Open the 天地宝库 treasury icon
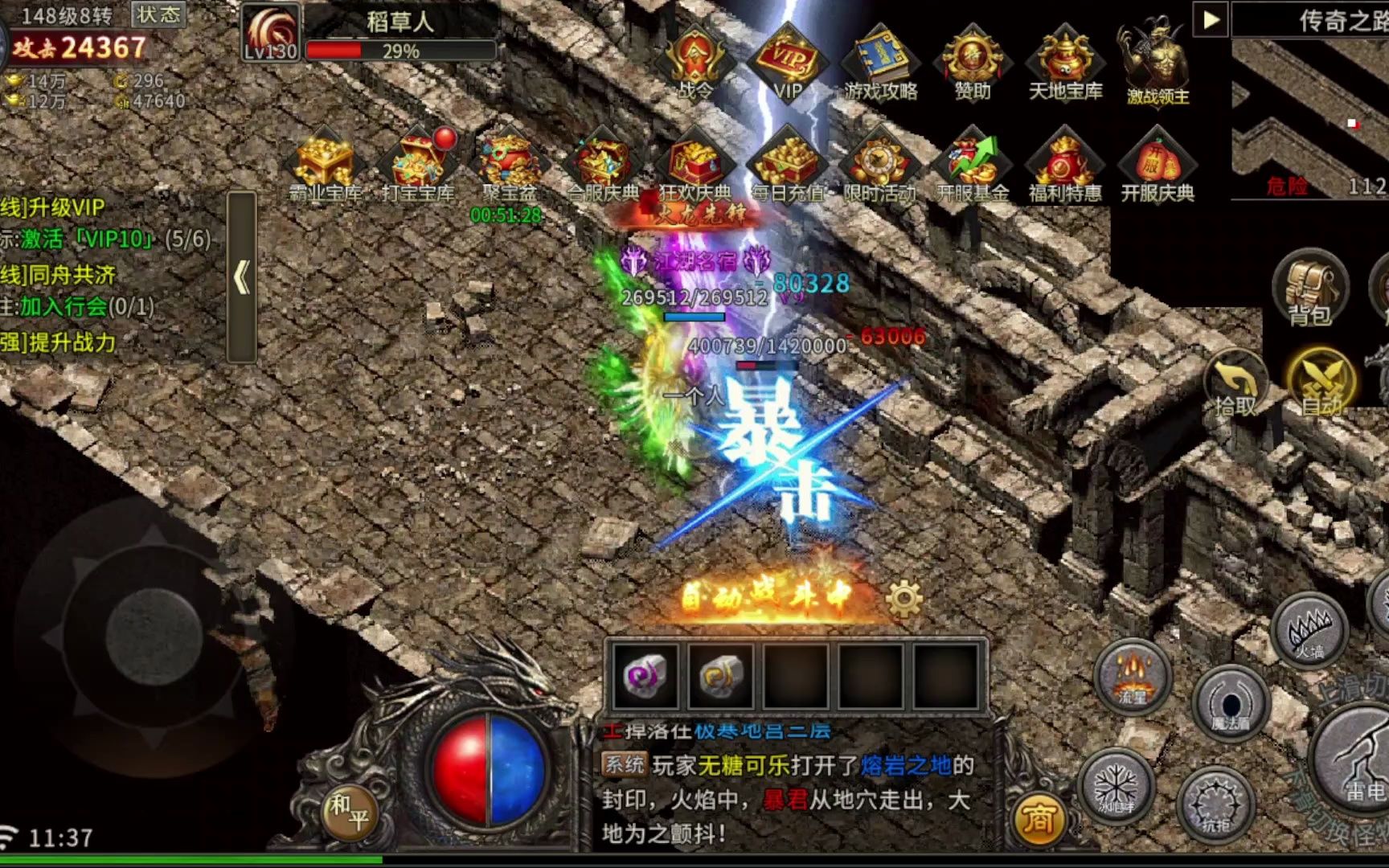Screen dimensions: 1389x868 click(x=1065, y=60)
